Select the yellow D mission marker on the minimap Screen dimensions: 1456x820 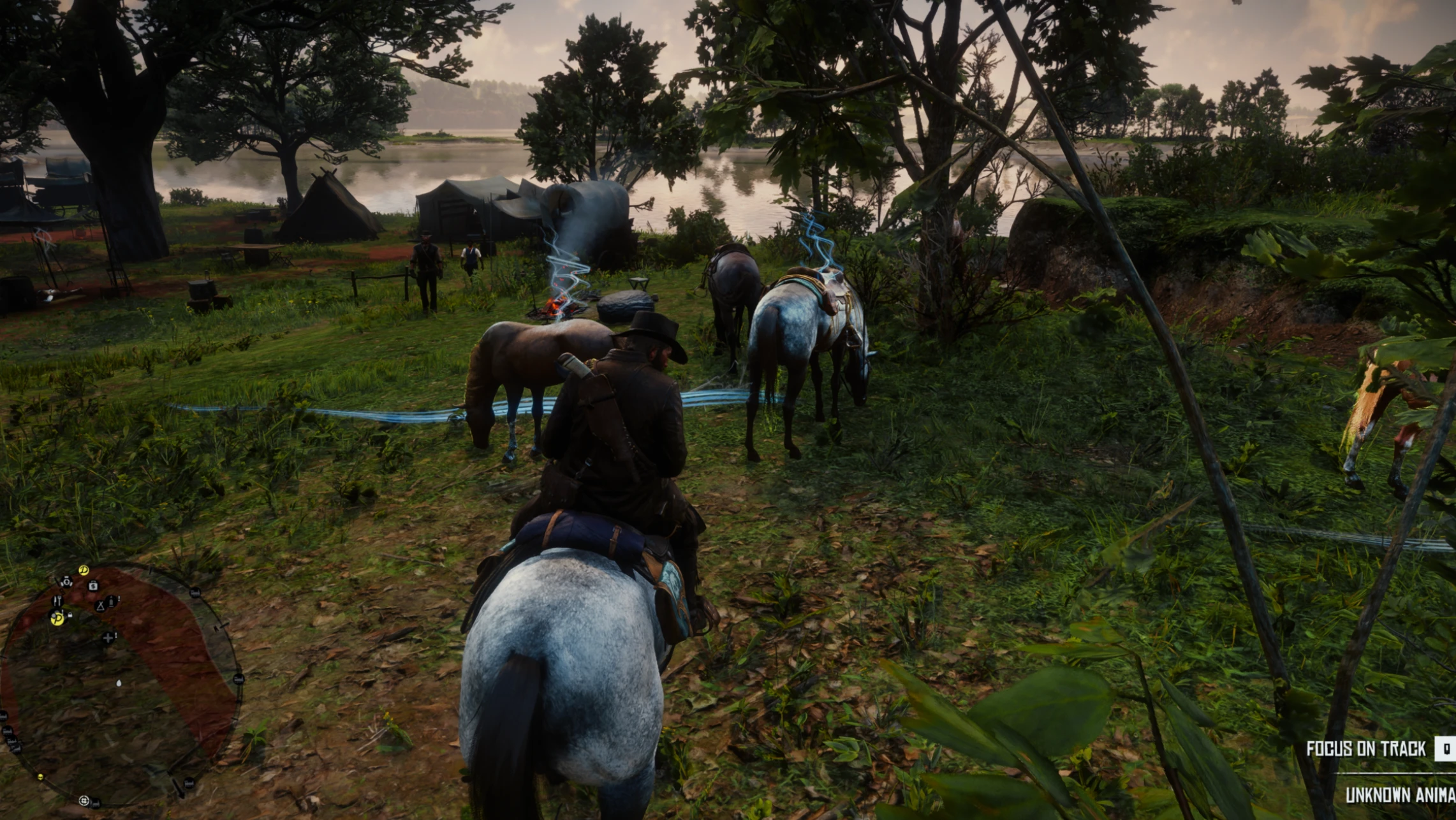(x=84, y=570)
